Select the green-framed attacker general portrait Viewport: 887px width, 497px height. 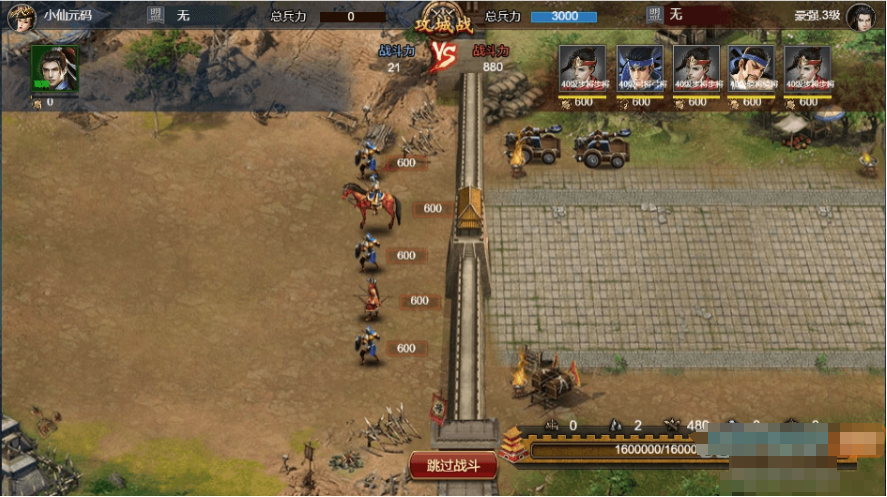[54, 69]
